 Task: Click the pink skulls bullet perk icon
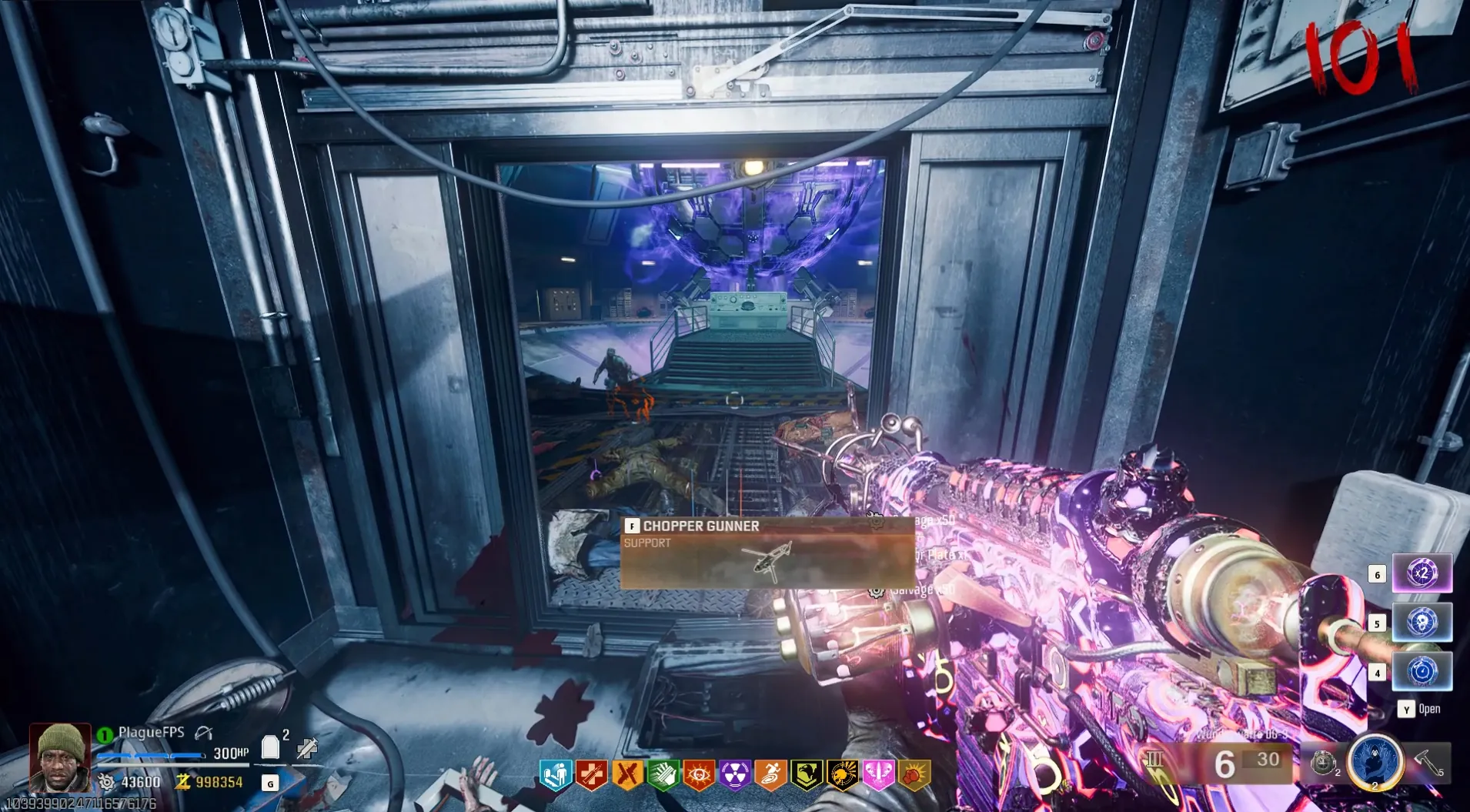[878, 775]
